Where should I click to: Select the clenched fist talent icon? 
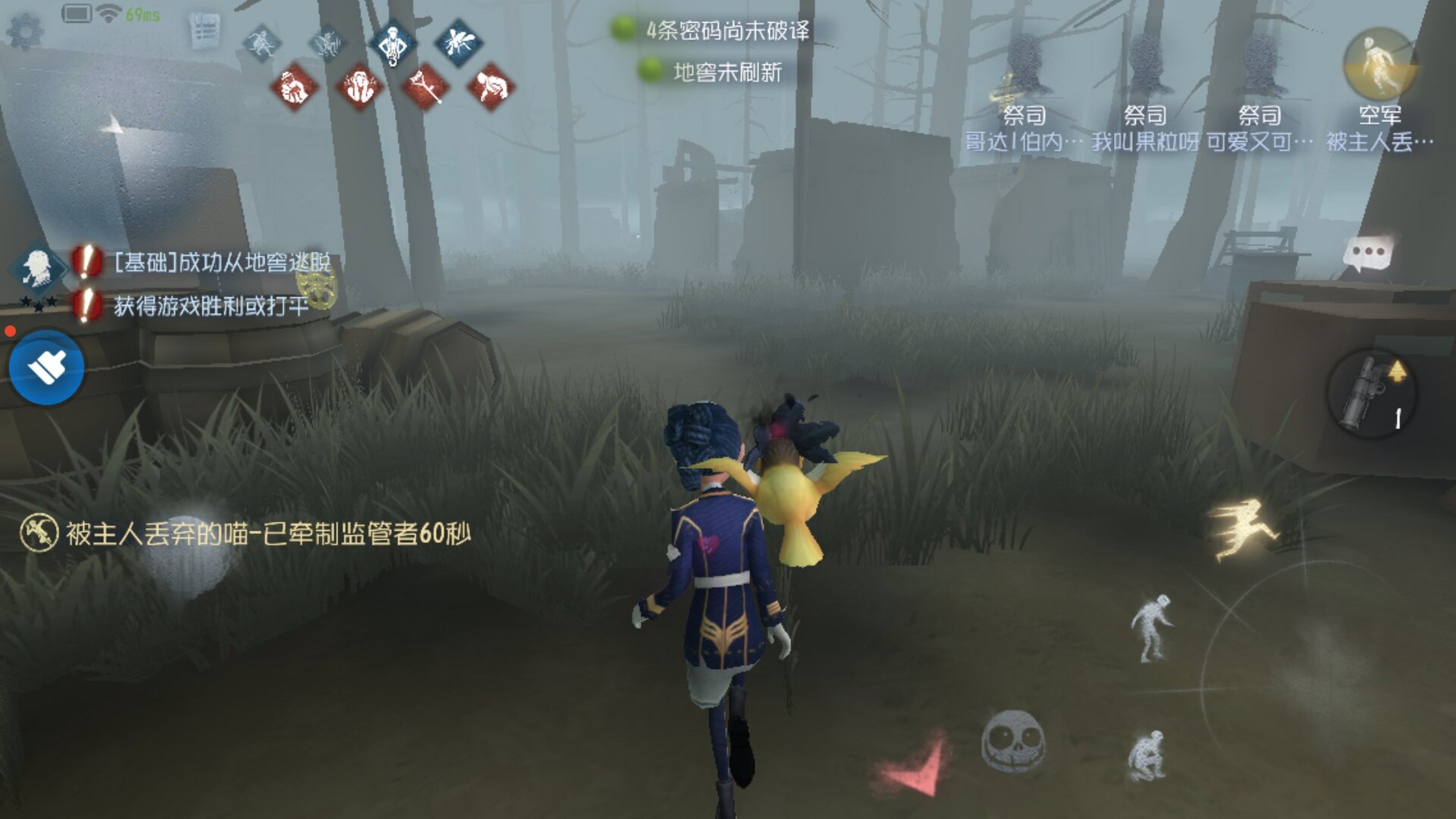tap(294, 87)
